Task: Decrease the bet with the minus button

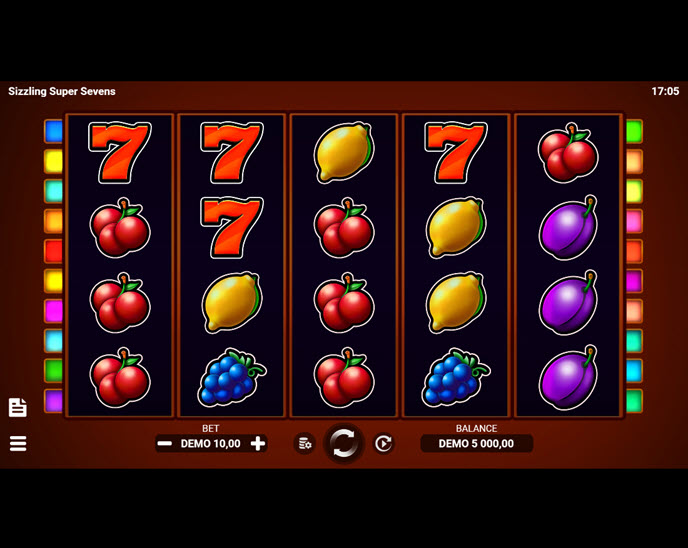Action: point(165,444)
